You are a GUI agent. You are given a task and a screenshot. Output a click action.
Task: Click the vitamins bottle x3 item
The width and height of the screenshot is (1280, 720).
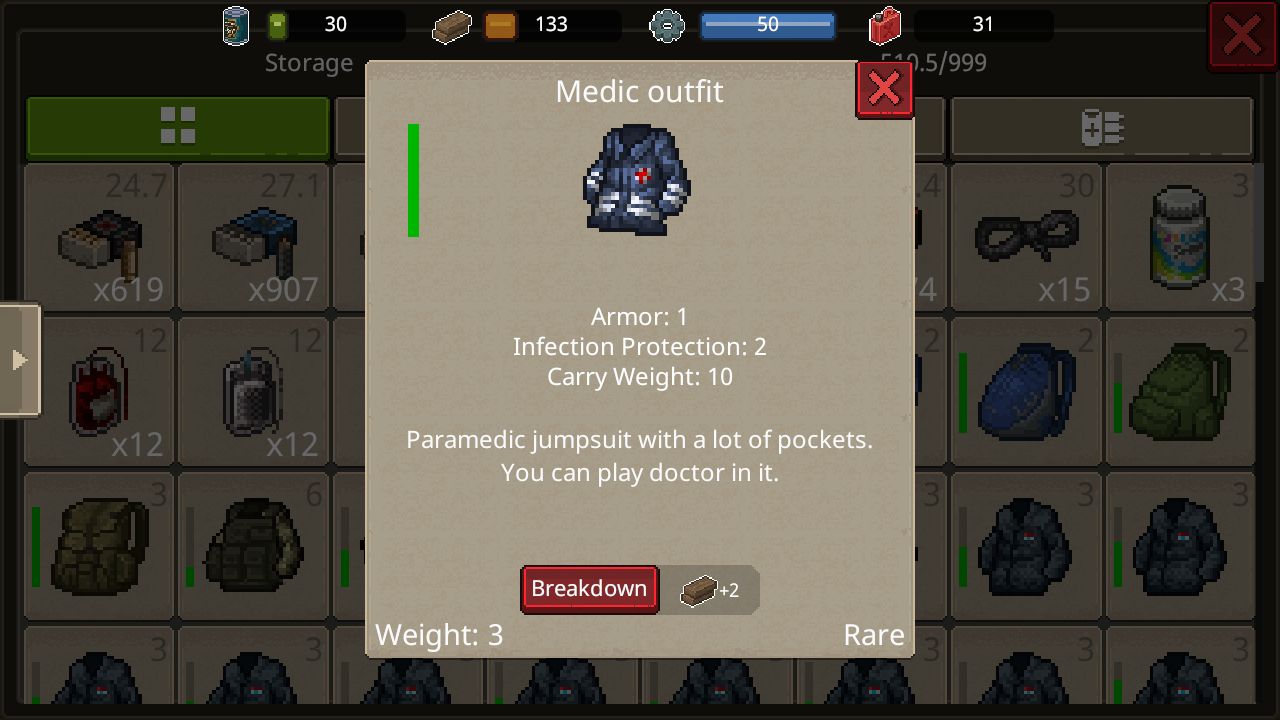1181,237
